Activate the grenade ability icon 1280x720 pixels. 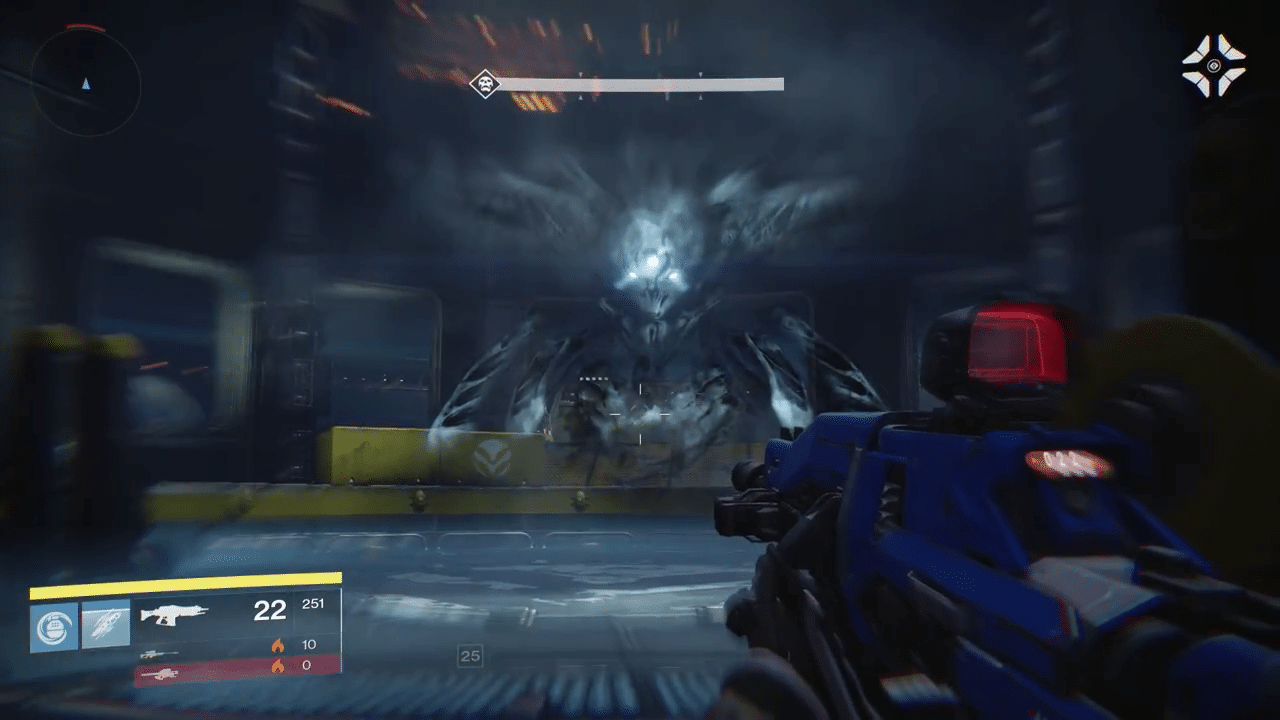click(x=54, y=626)
